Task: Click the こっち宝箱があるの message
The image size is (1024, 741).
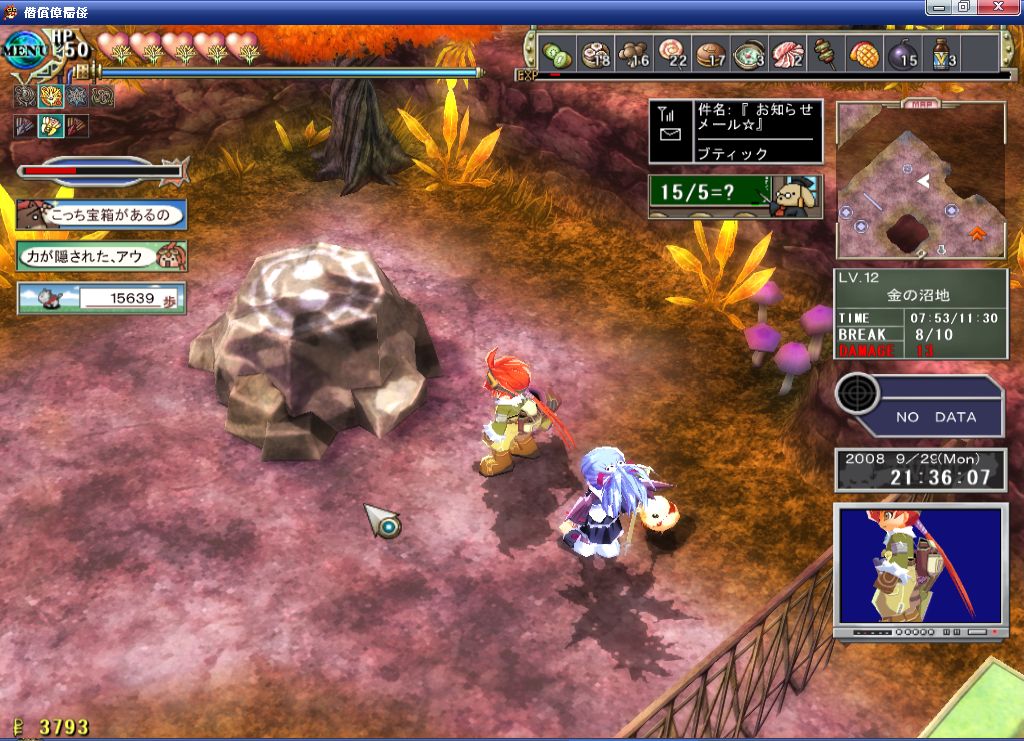Action: pyautogui.click(x=101, y=214)
